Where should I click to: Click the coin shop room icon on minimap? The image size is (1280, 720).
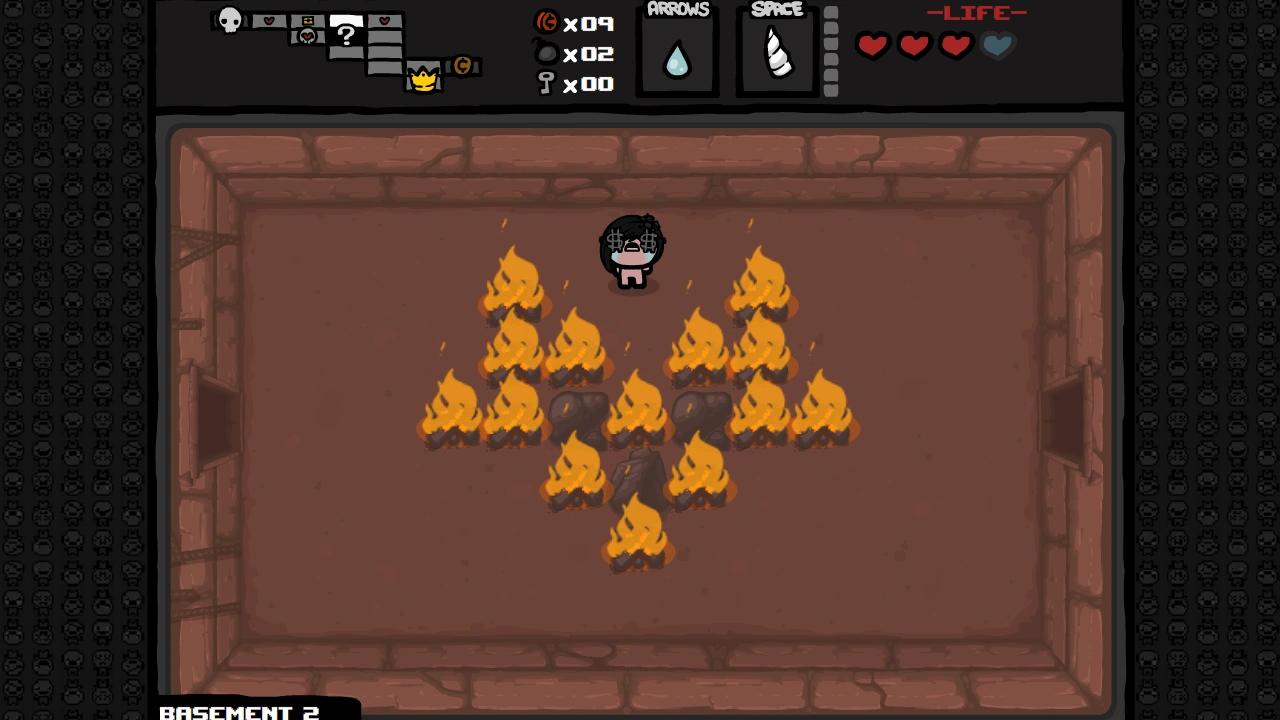(462, 66)
